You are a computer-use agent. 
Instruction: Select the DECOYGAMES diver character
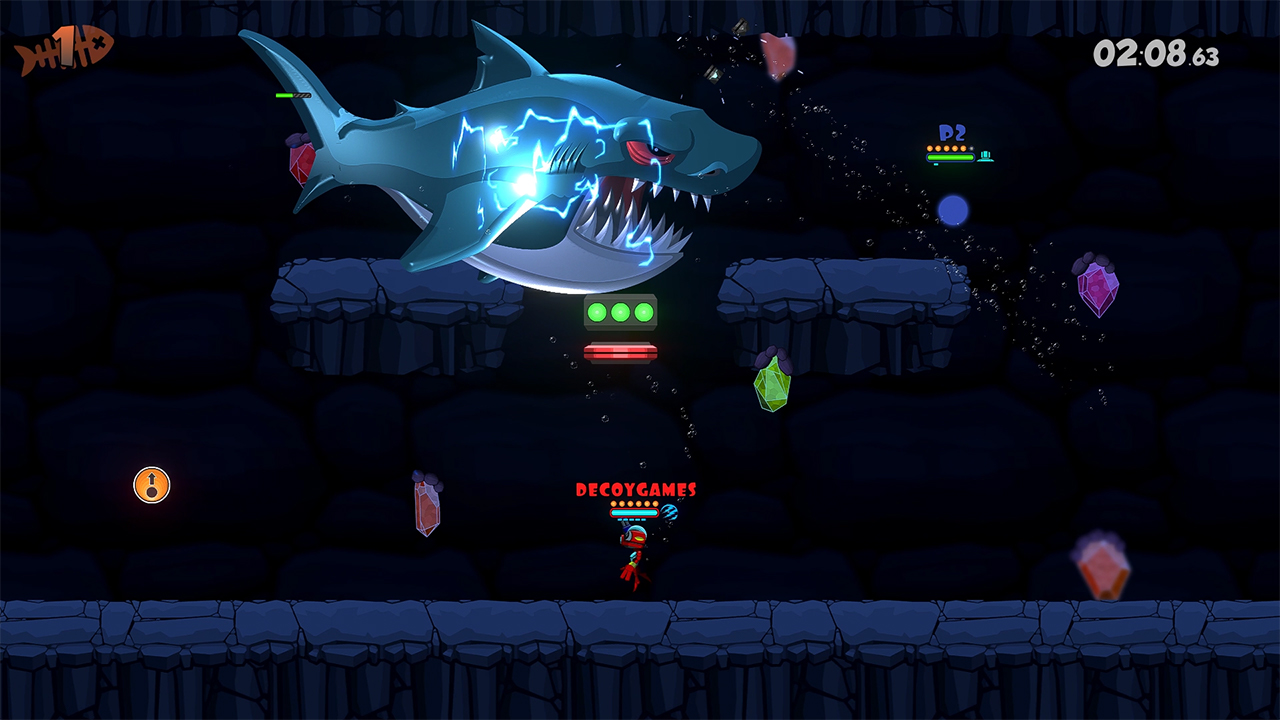pyautogui.click(x=632, y=550)
